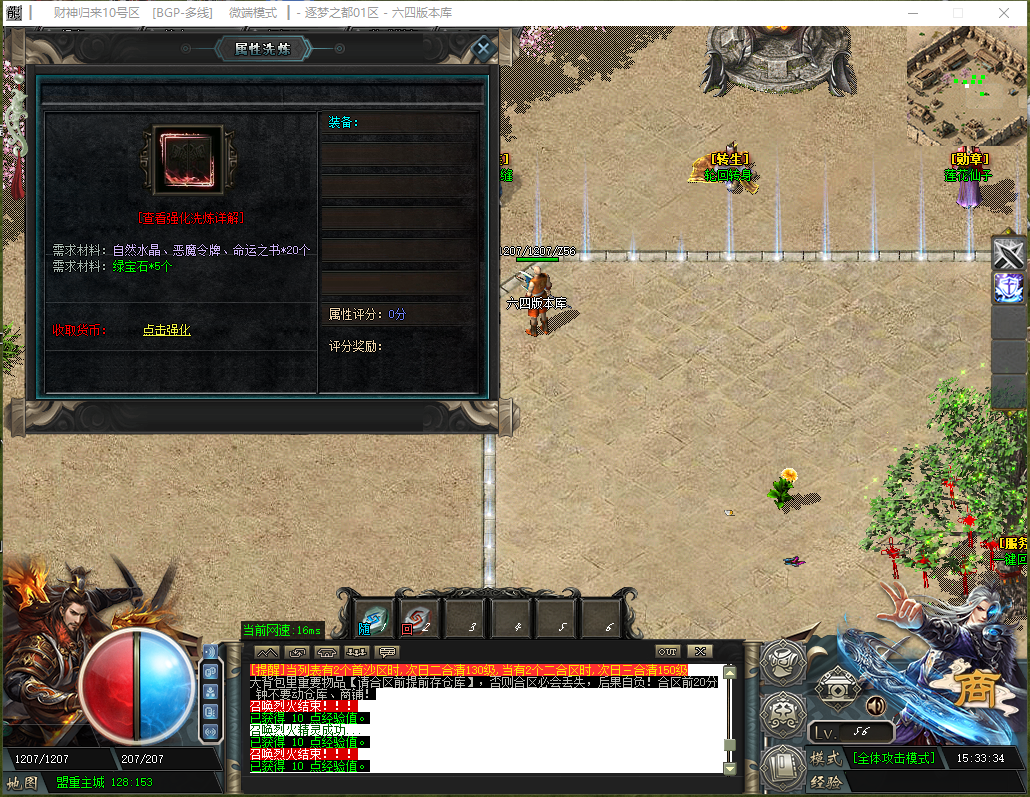Screen dimensions: 1030x797
Task: Toggle the sound speaker icon
Action: [x=876, y=706]
